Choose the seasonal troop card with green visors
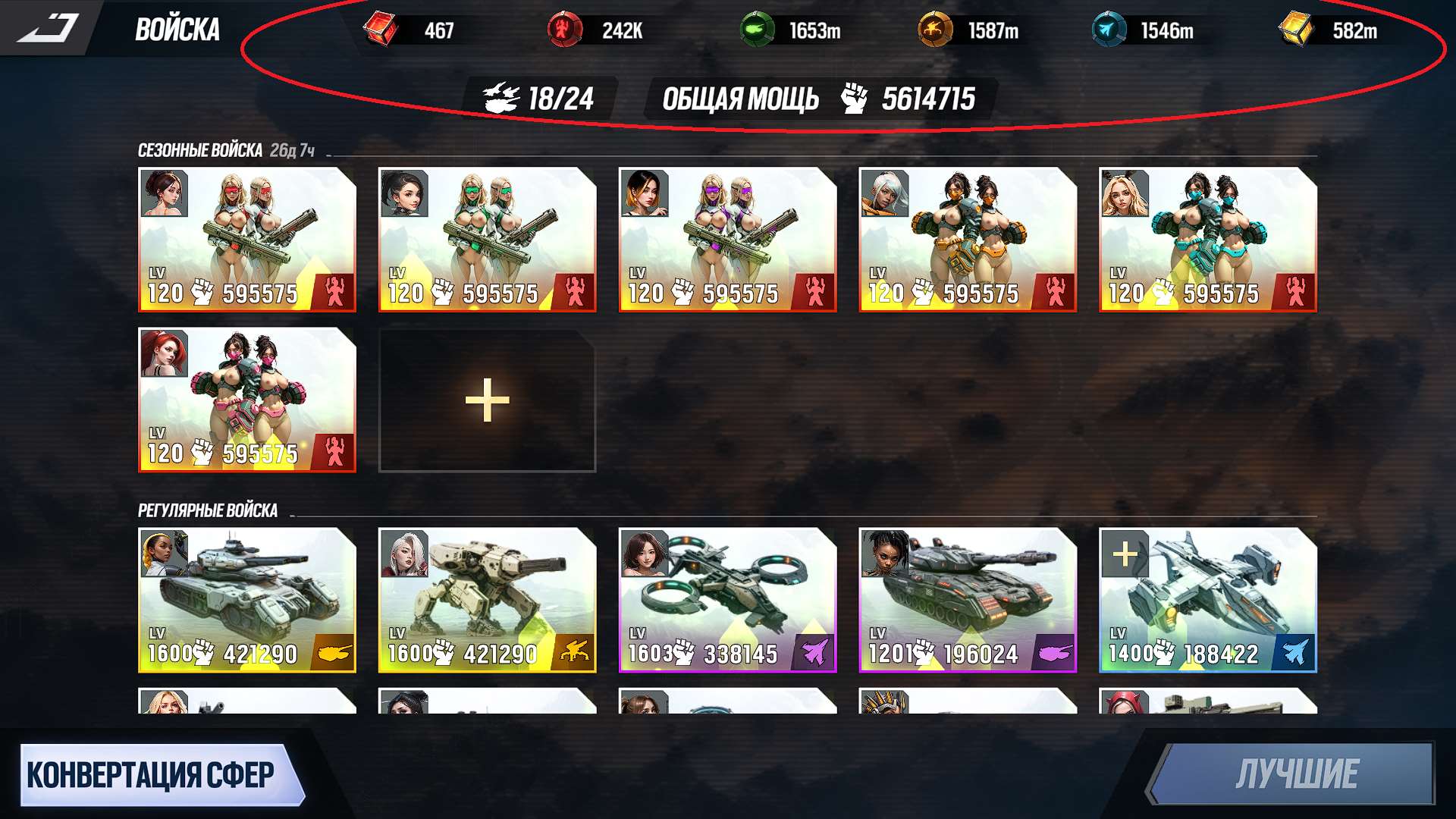The image size is (1456, 819). pyautogui.click(x=487, y=239)
